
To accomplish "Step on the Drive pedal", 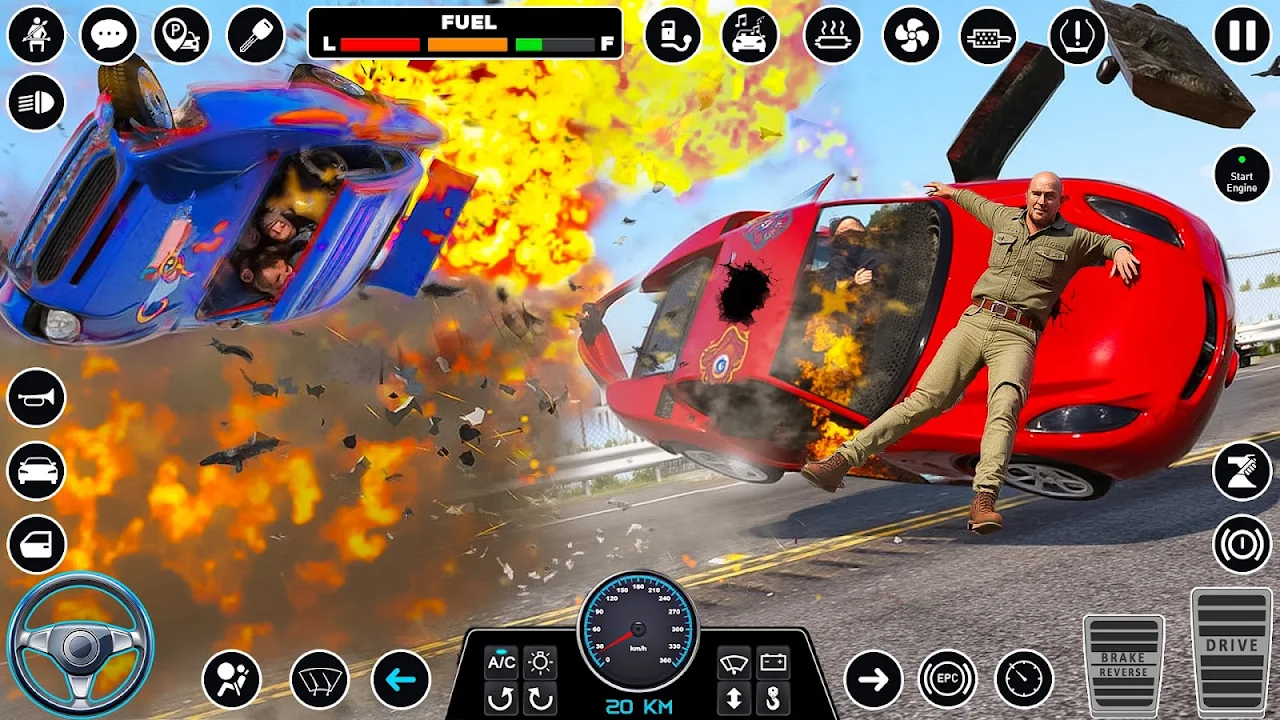I will pyautogui.click(x=1231, y=650).
